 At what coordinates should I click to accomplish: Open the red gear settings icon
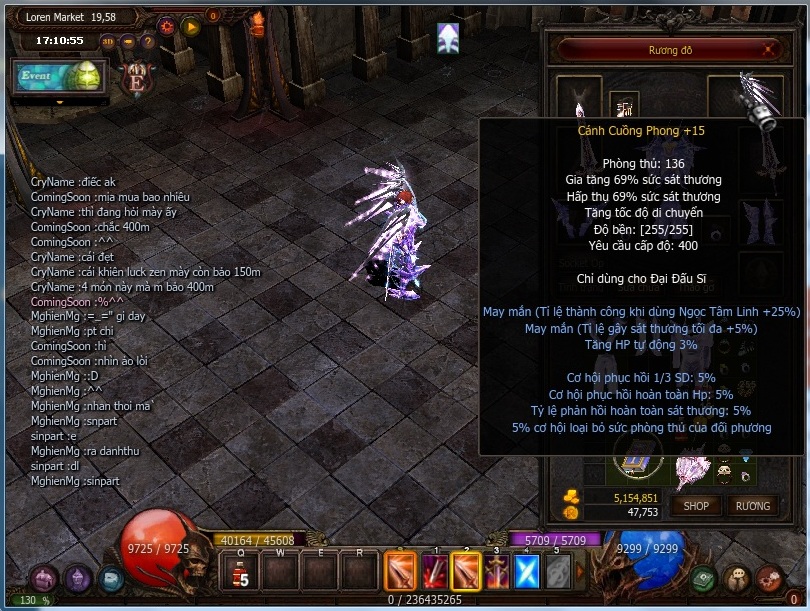pyautogui.click(x=166, y=27)
